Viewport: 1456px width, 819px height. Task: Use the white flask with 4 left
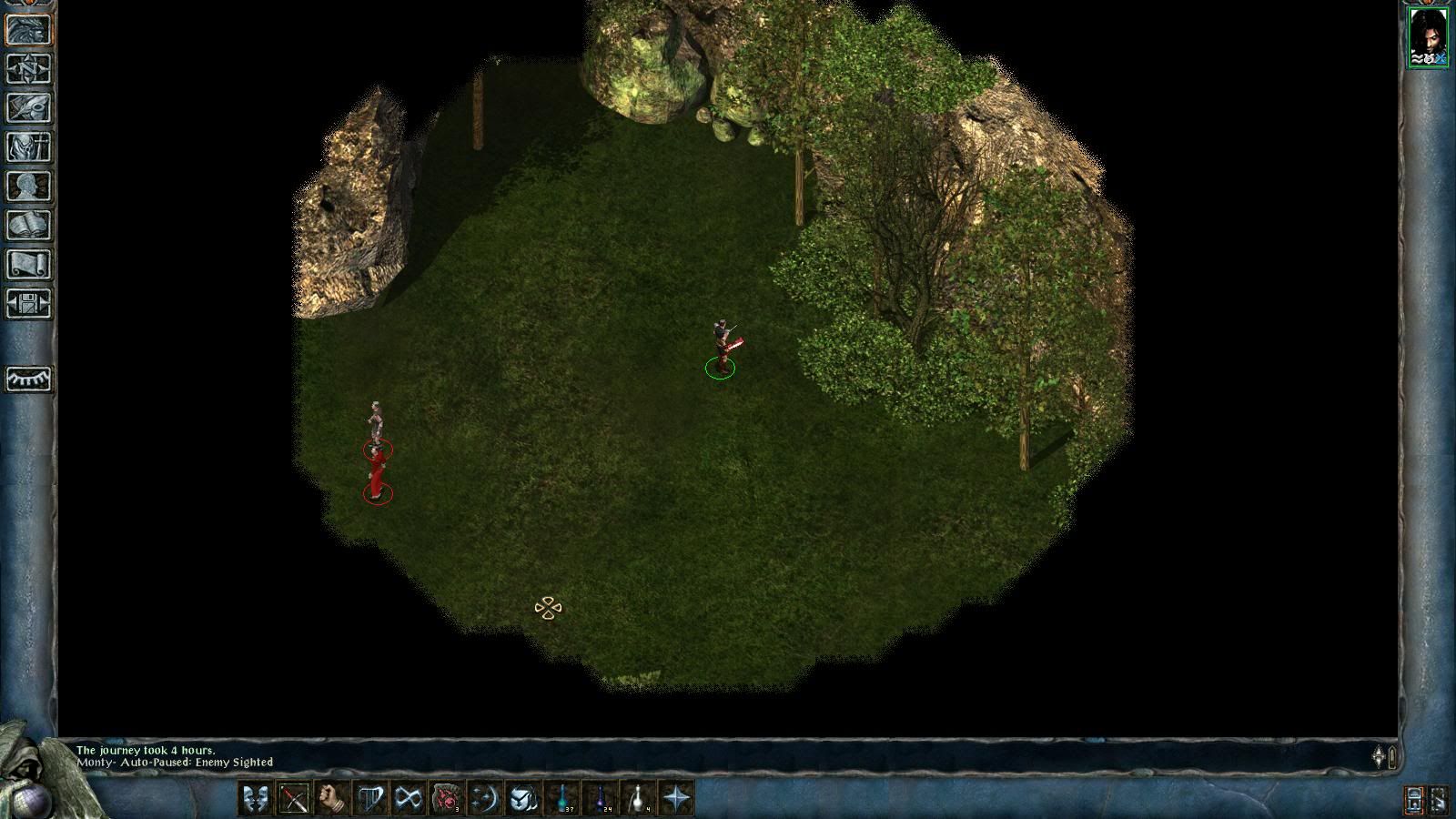coord(639,799)
